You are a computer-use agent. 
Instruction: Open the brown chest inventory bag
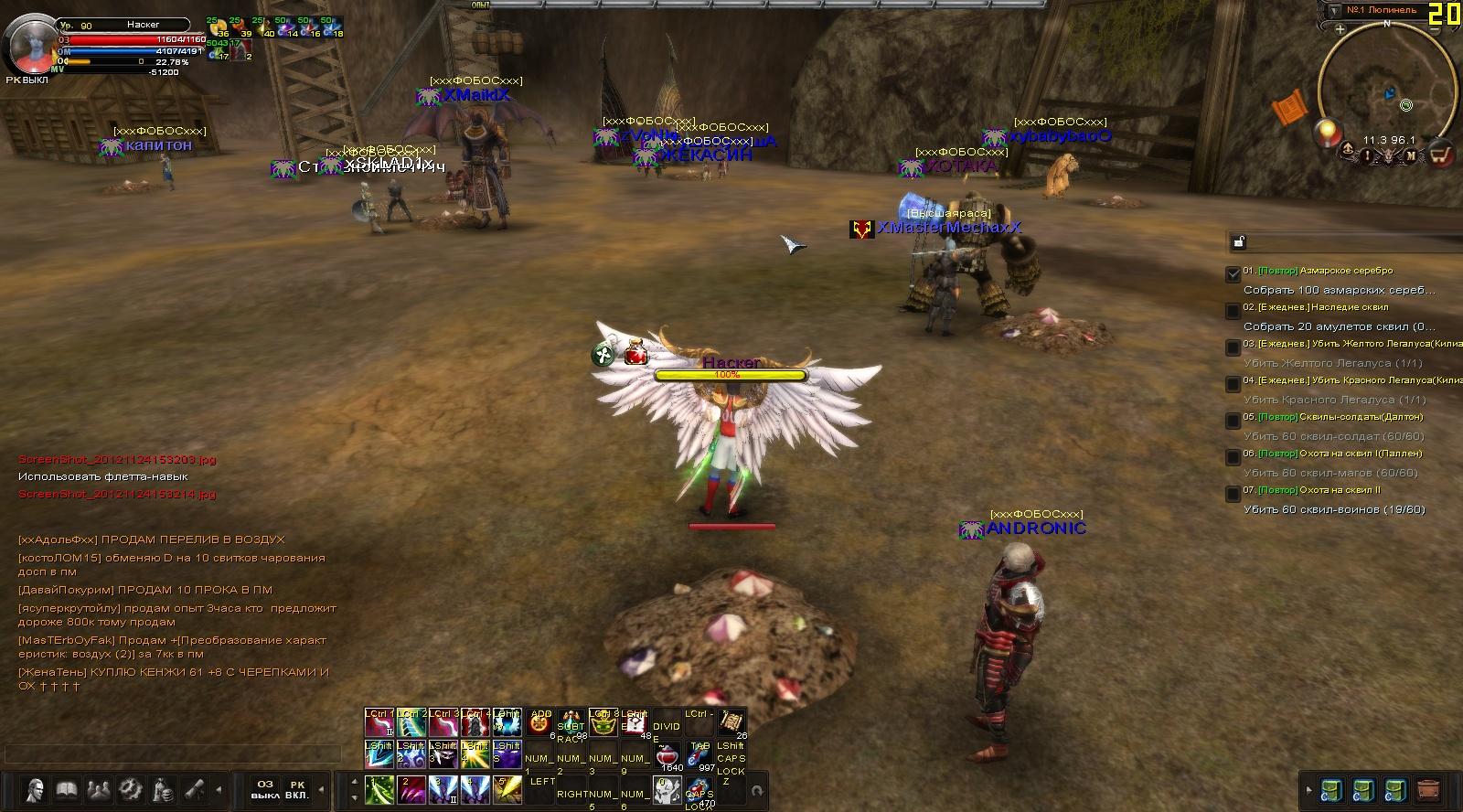click(1426, 789)
